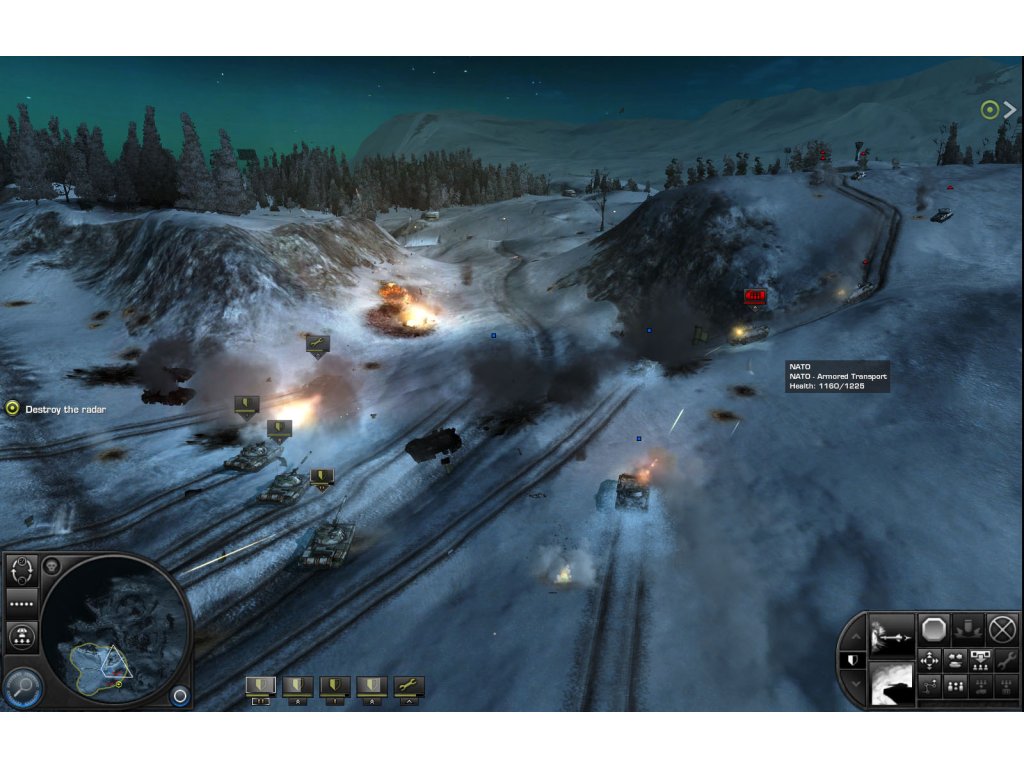Click the unload infantry command button
This screenshot has width=1024, height=768.
[x=981, y=661]
